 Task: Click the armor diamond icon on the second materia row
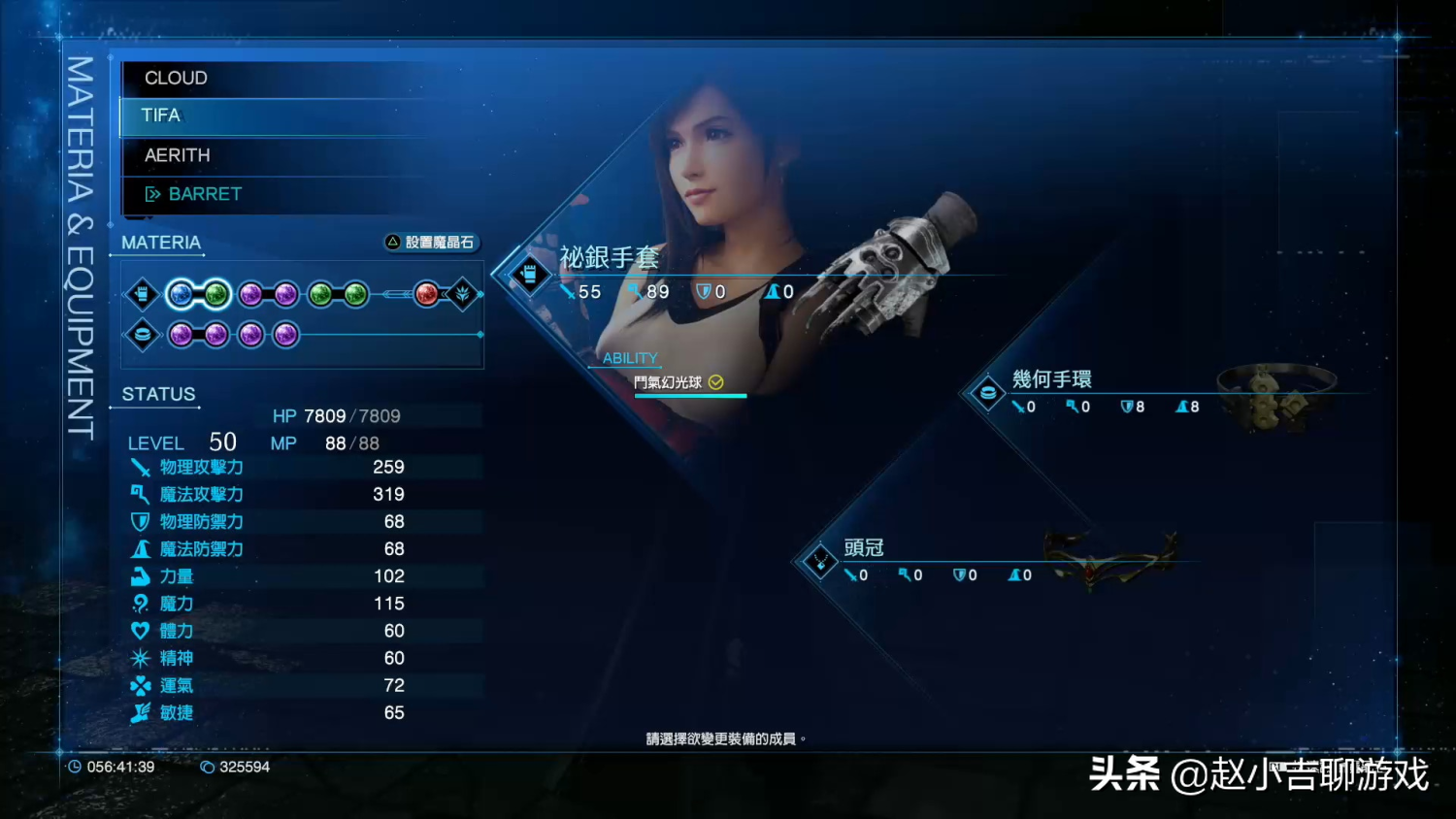143,334
